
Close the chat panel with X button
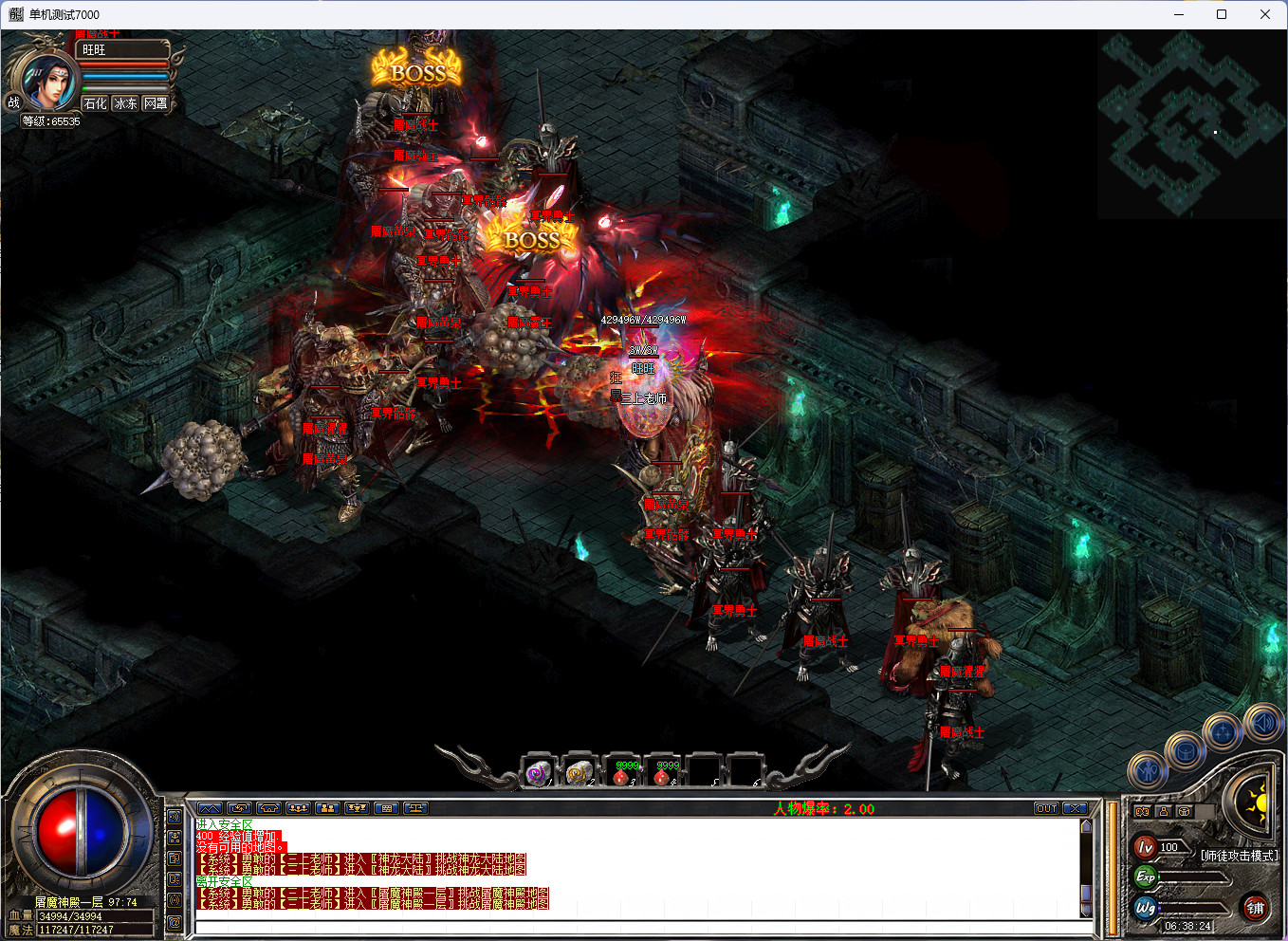click(x=1075, y=808)
